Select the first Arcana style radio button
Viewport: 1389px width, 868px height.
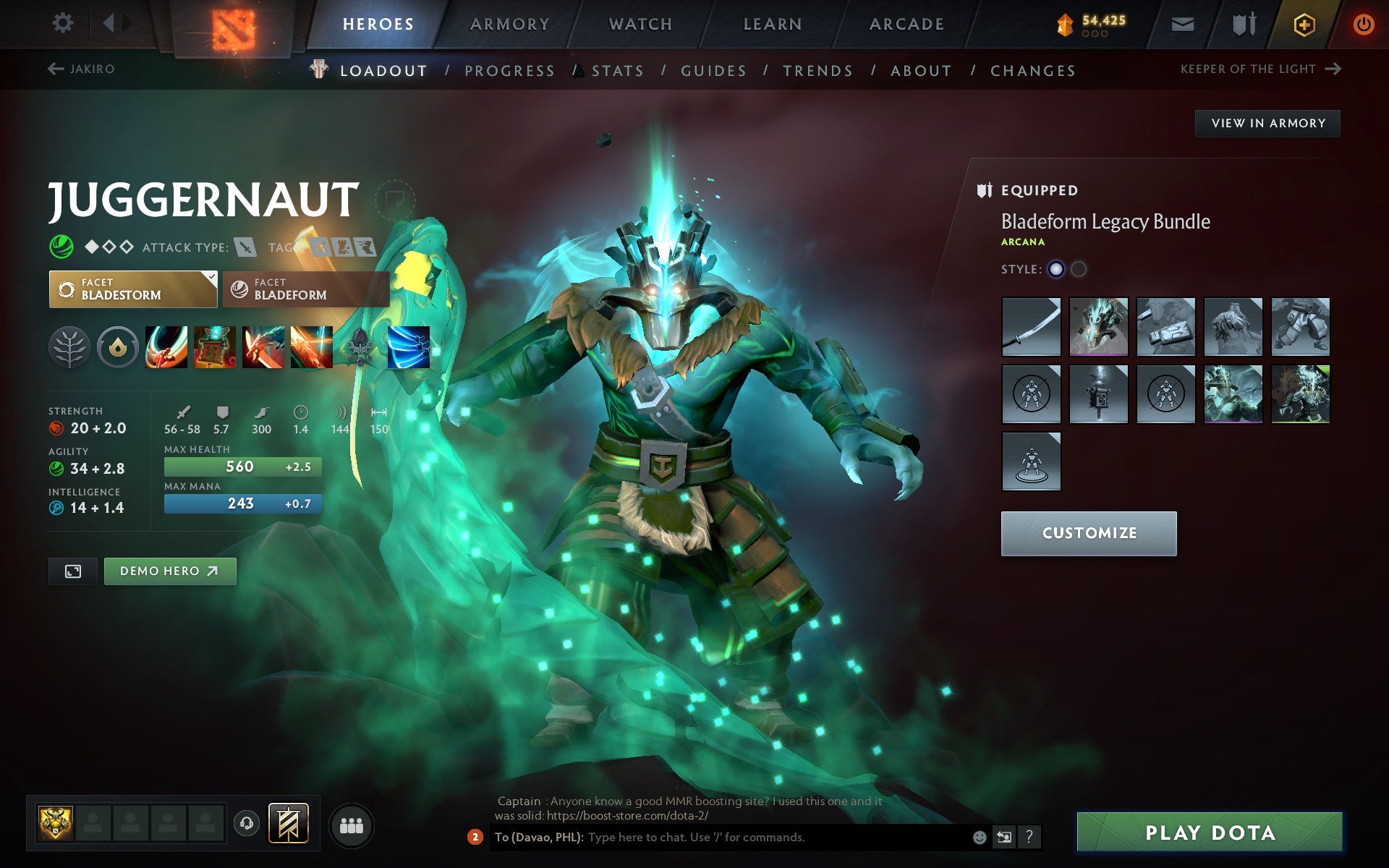pyautogui.click(x=1056, y=268)
